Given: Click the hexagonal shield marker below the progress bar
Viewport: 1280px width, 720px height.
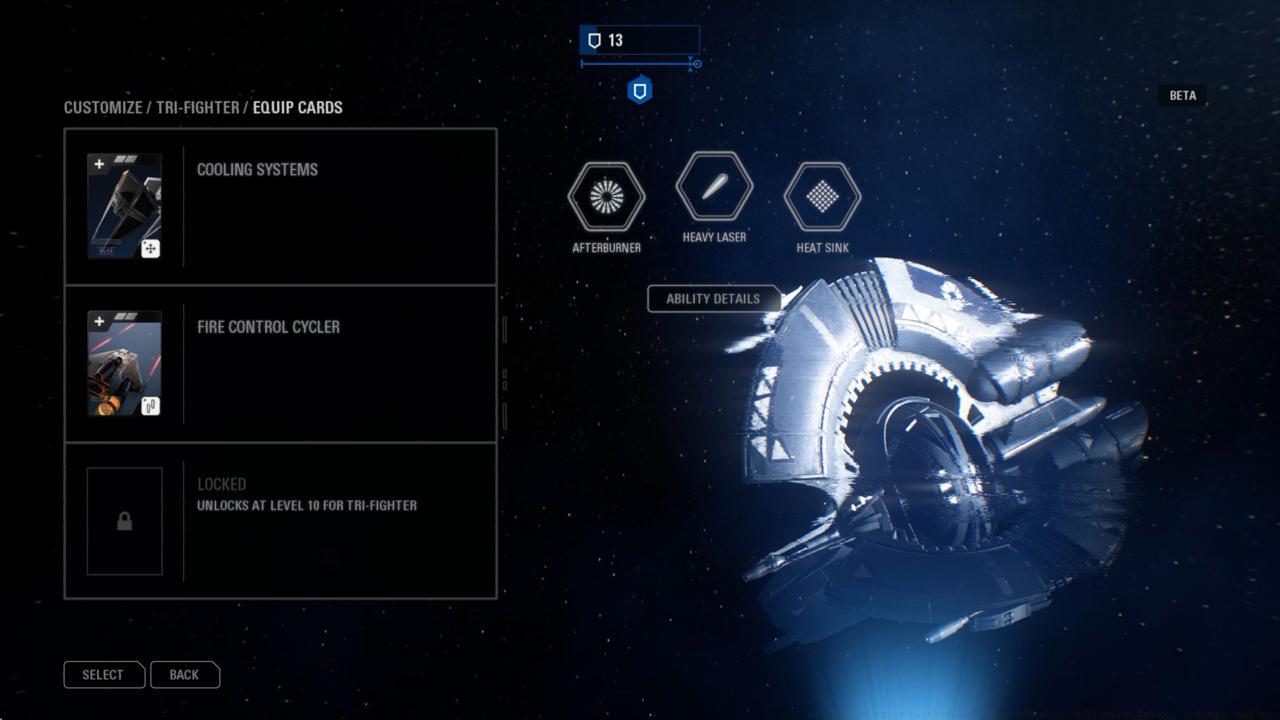Looking at the screenshot, I should pyautogui.click(x=638, y=89).
